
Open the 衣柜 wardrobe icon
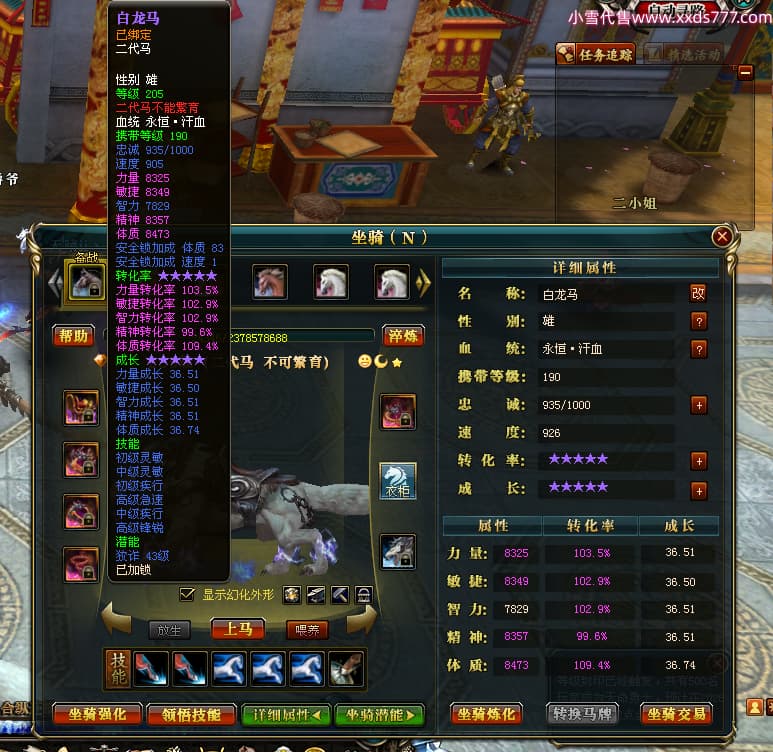coord(397,481)
